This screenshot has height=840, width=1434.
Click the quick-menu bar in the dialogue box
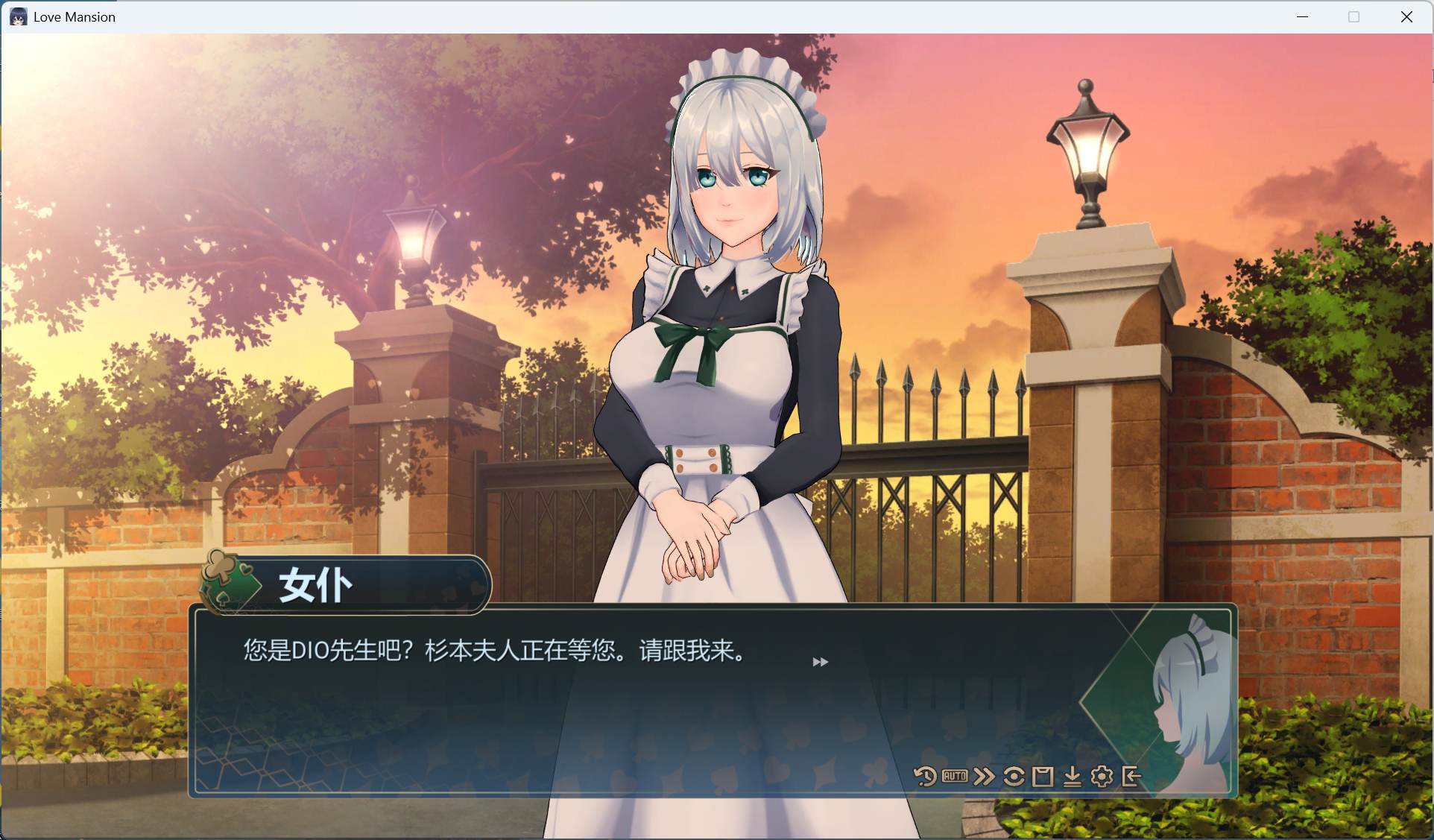(x=1027, y=776)
